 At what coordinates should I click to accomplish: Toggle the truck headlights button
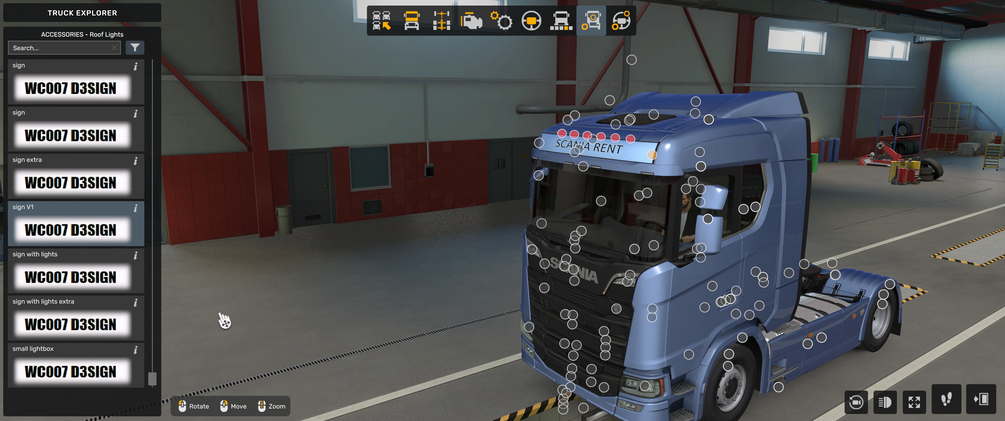[885, 402]
